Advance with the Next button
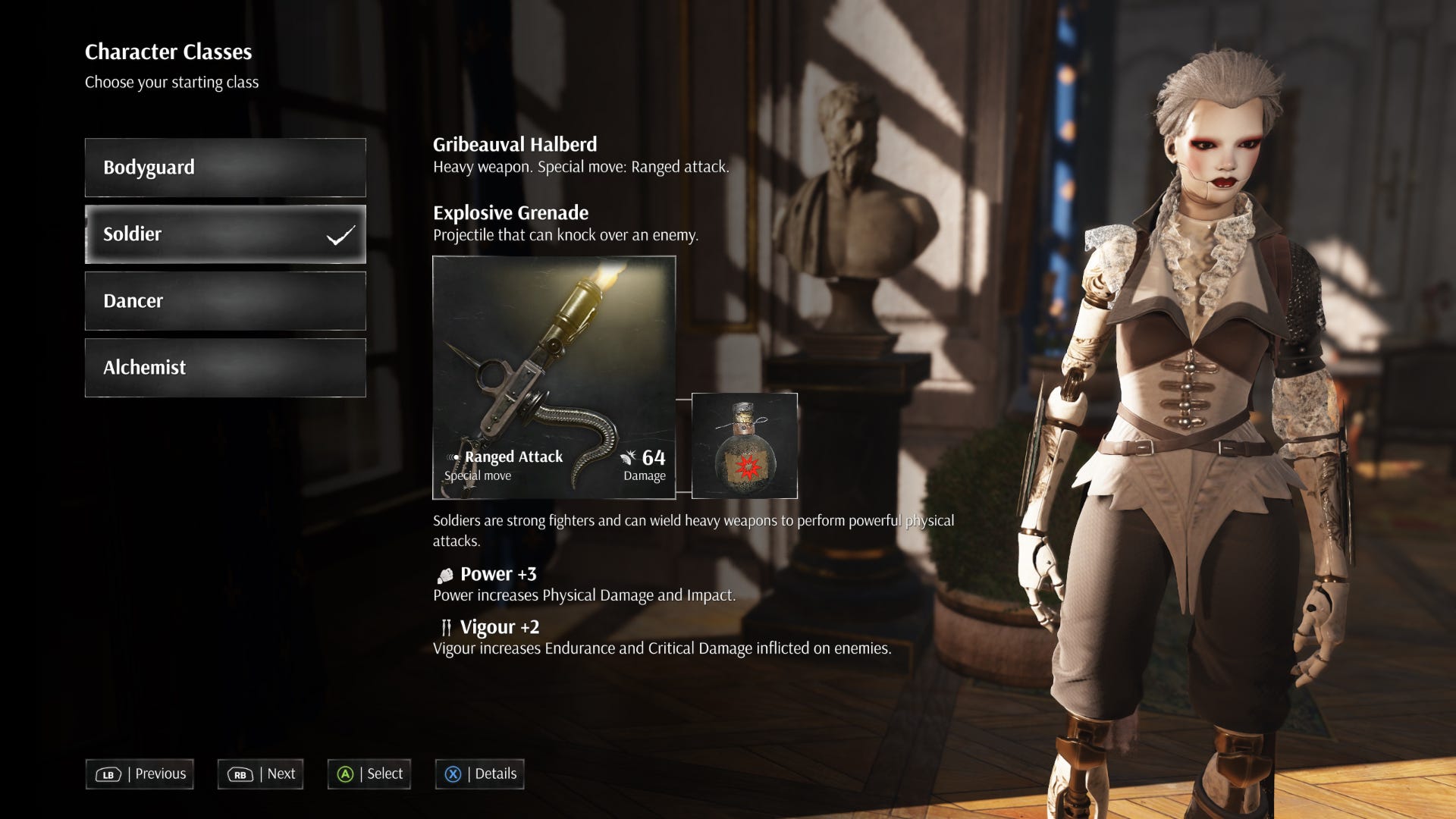This screenshot has width=1456, height=819. pos(260,774)
